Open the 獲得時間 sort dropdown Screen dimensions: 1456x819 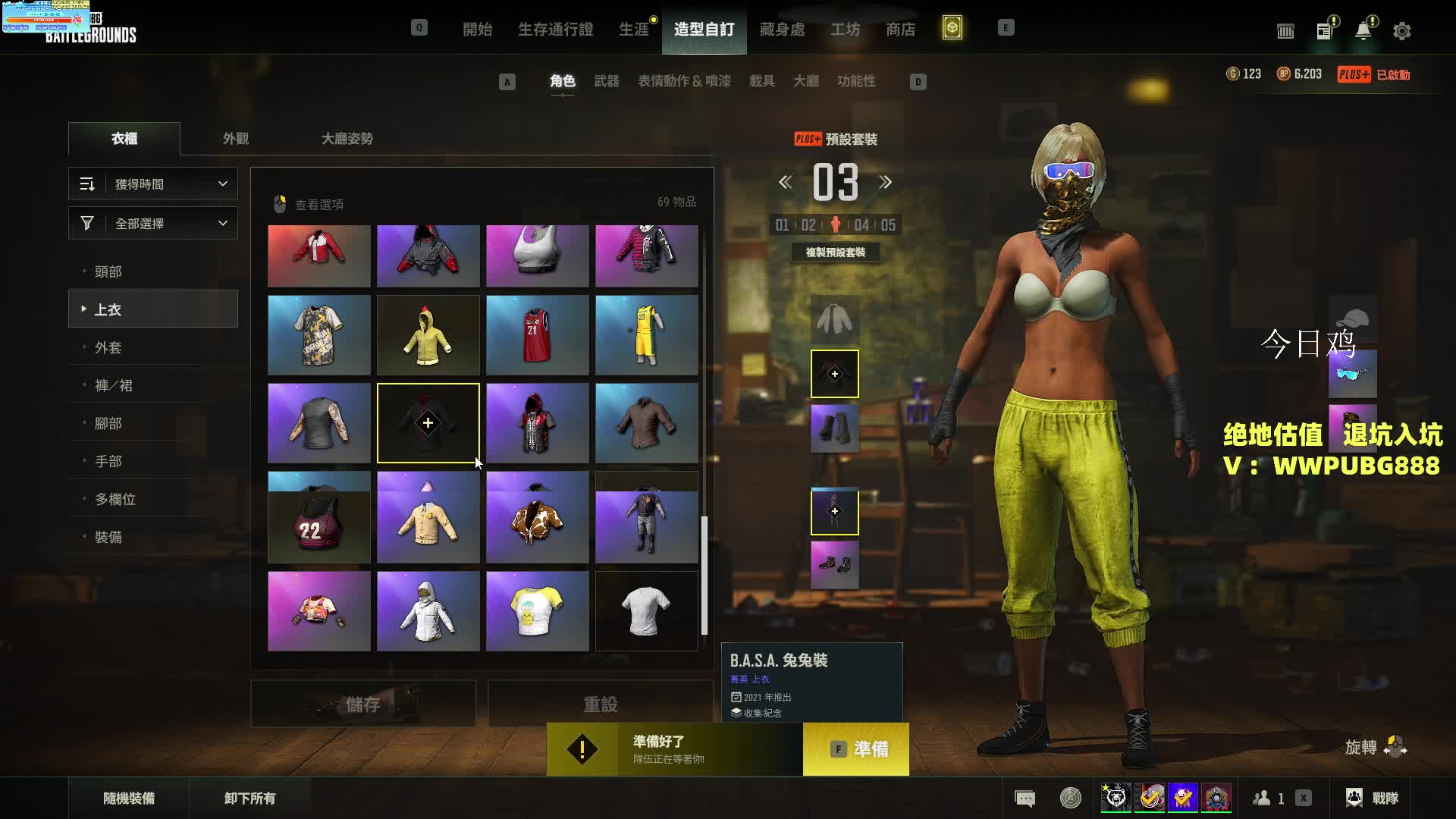153,184
